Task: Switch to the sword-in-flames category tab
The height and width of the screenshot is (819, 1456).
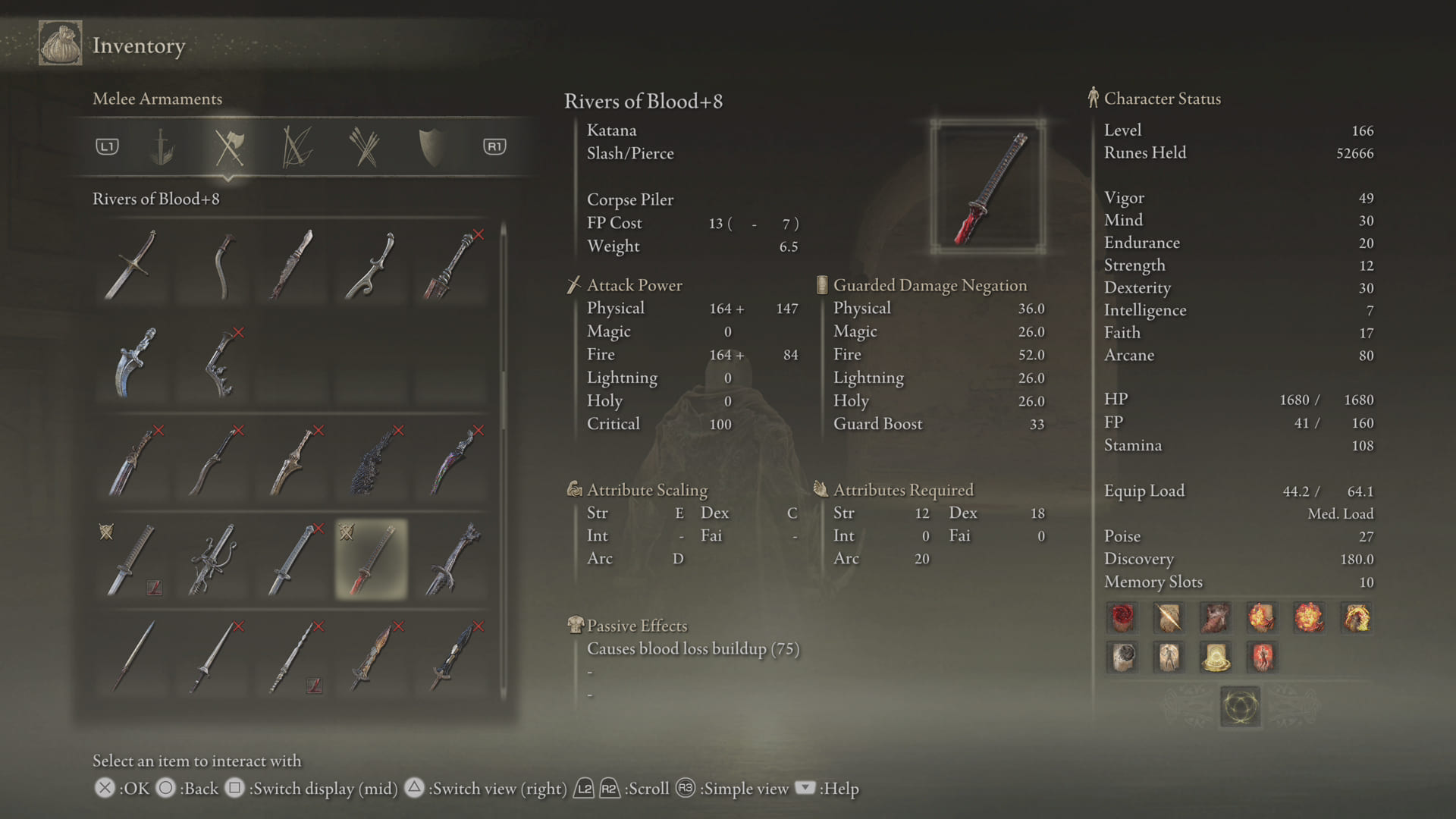Action: 161,146
